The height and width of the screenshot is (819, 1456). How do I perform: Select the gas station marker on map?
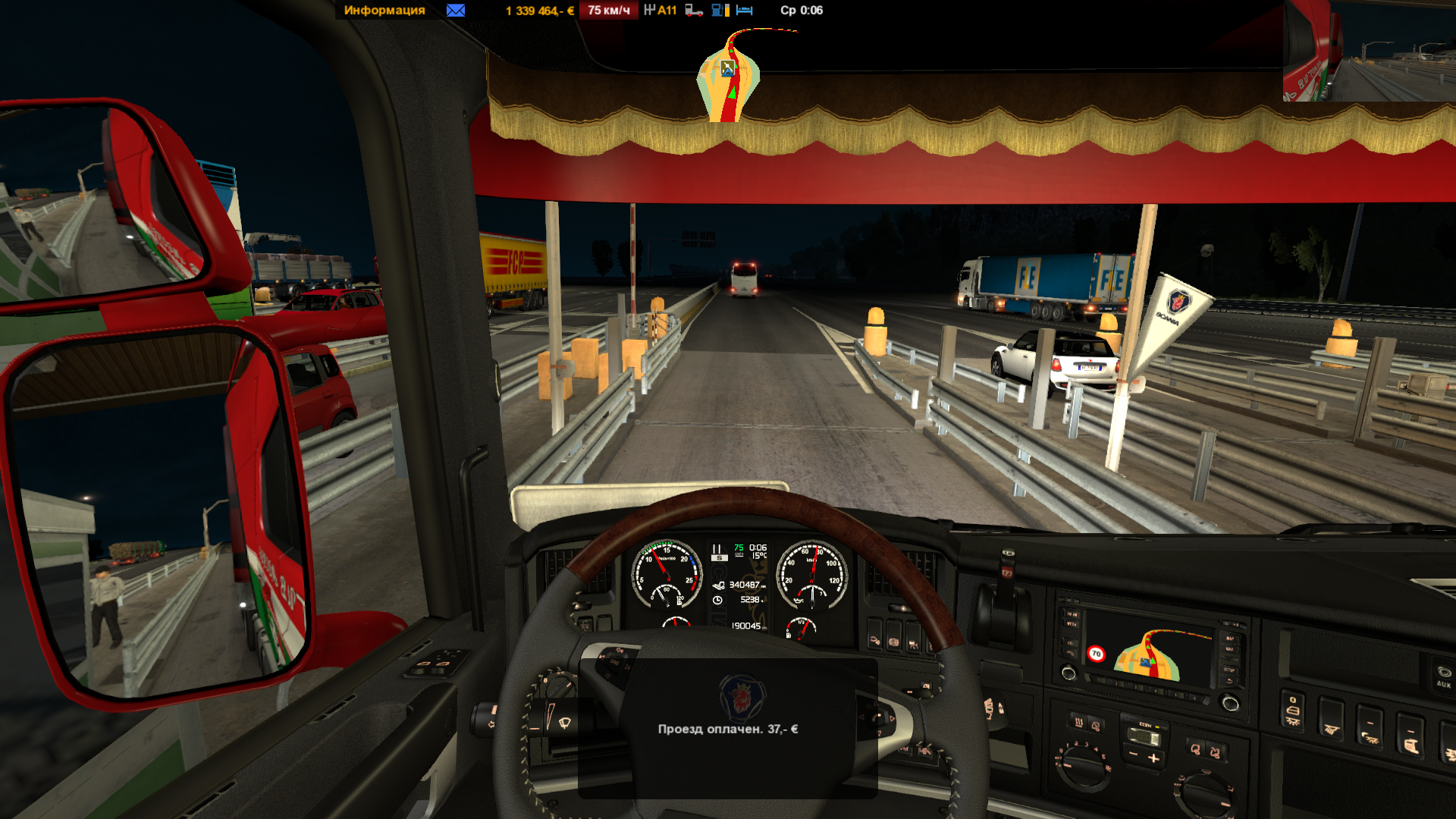(x=727, y=69)
